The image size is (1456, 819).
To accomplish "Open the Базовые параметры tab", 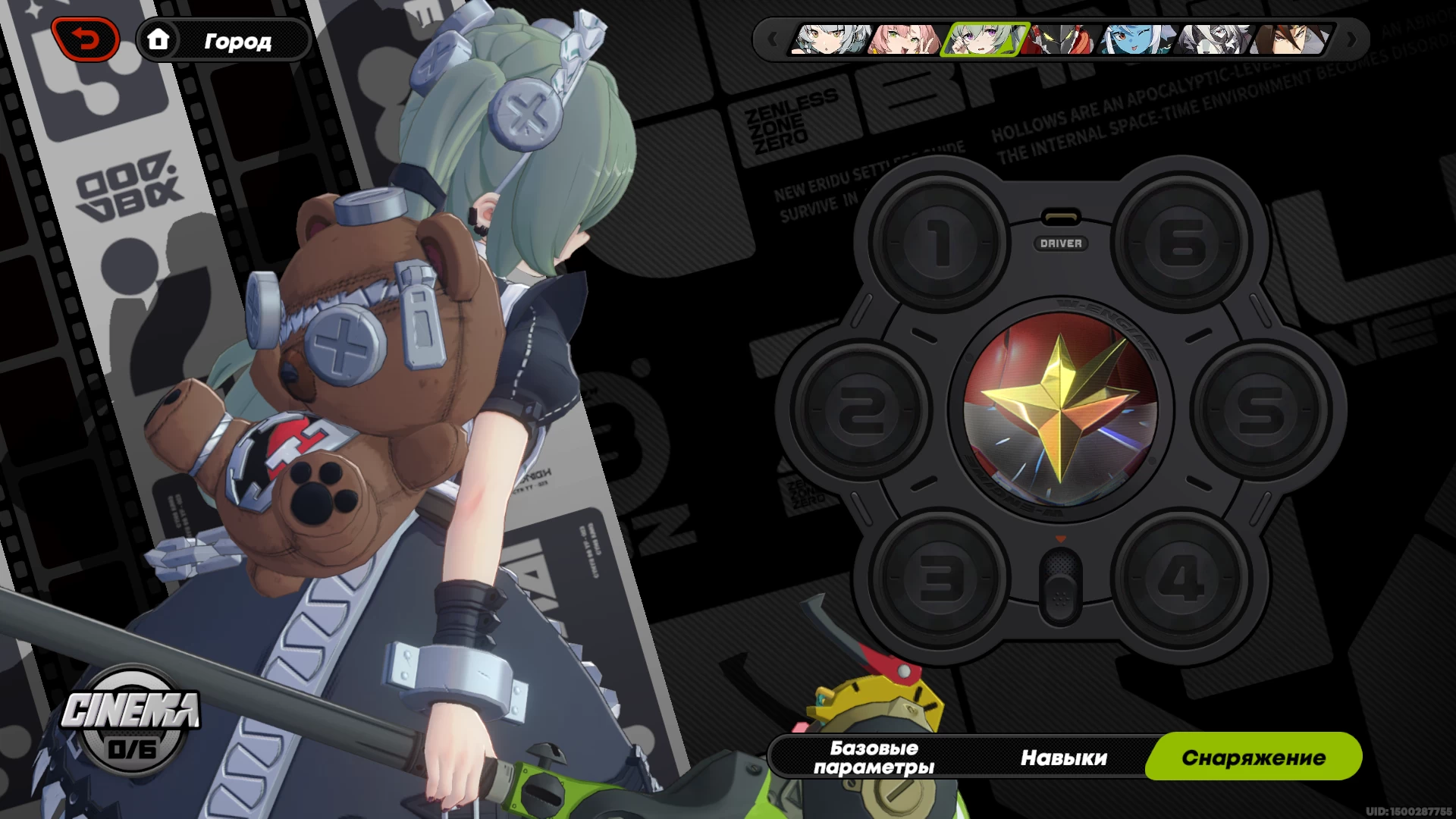I will click(x=874, y=757).
